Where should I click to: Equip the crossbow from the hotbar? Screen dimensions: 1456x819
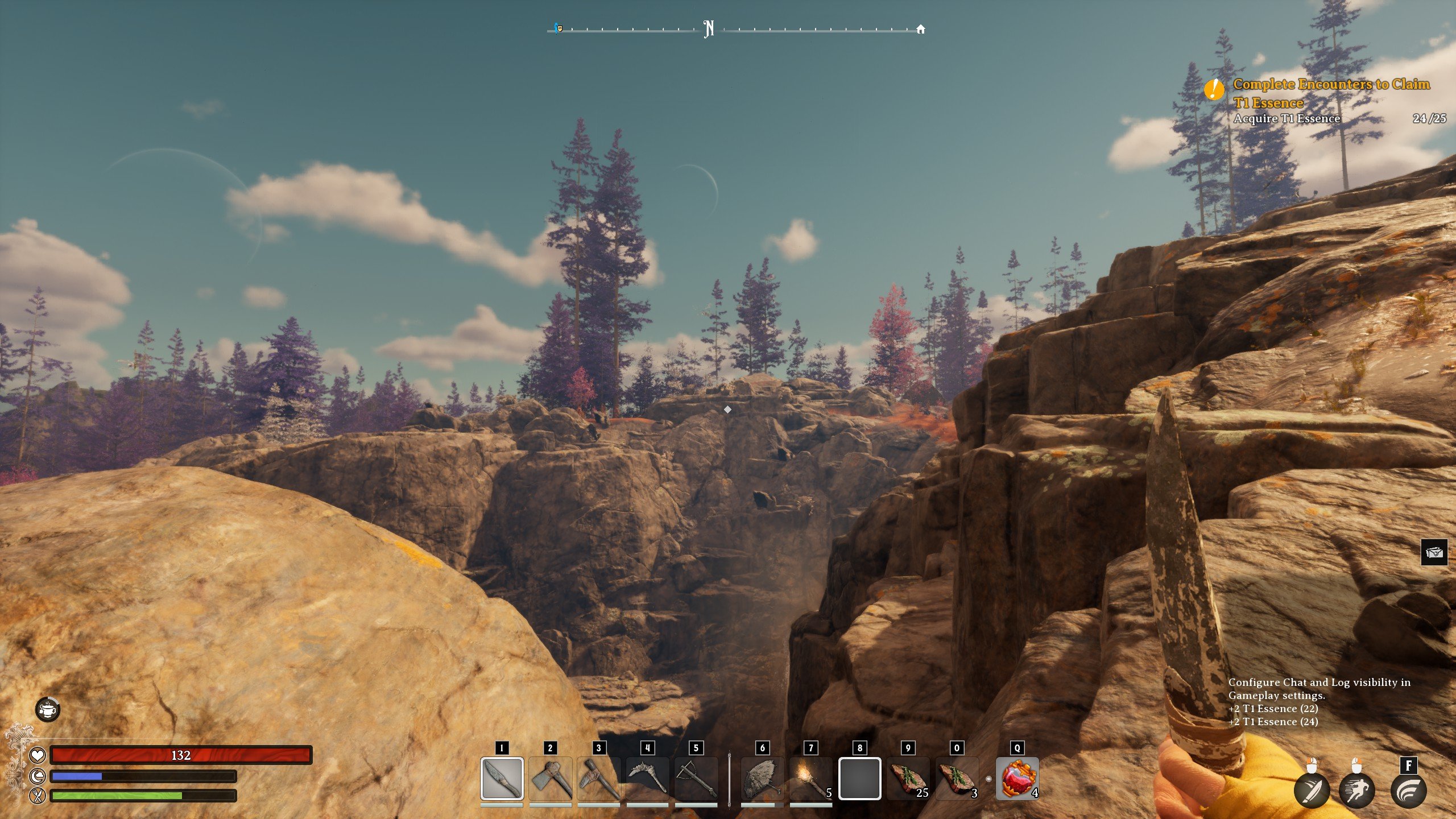(696, 778)
